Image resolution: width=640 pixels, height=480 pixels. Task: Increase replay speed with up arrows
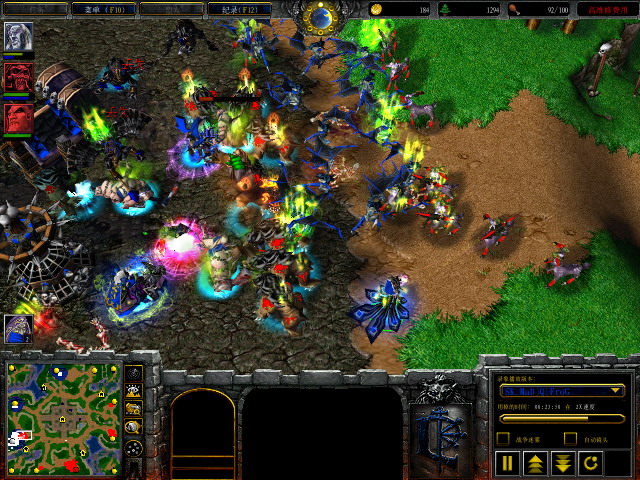[x=535, y=463]
